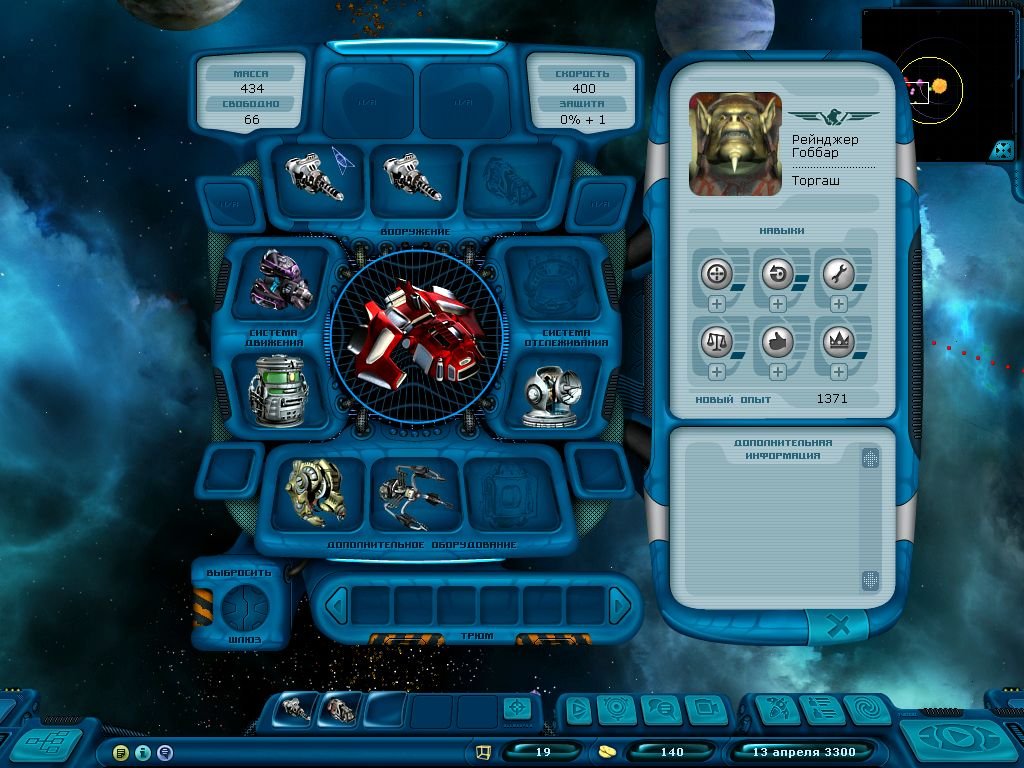Select the grappler claw equipment slot
This screenshot has width=1024, height=768.
pyautogui.click(x=415, y=493)
